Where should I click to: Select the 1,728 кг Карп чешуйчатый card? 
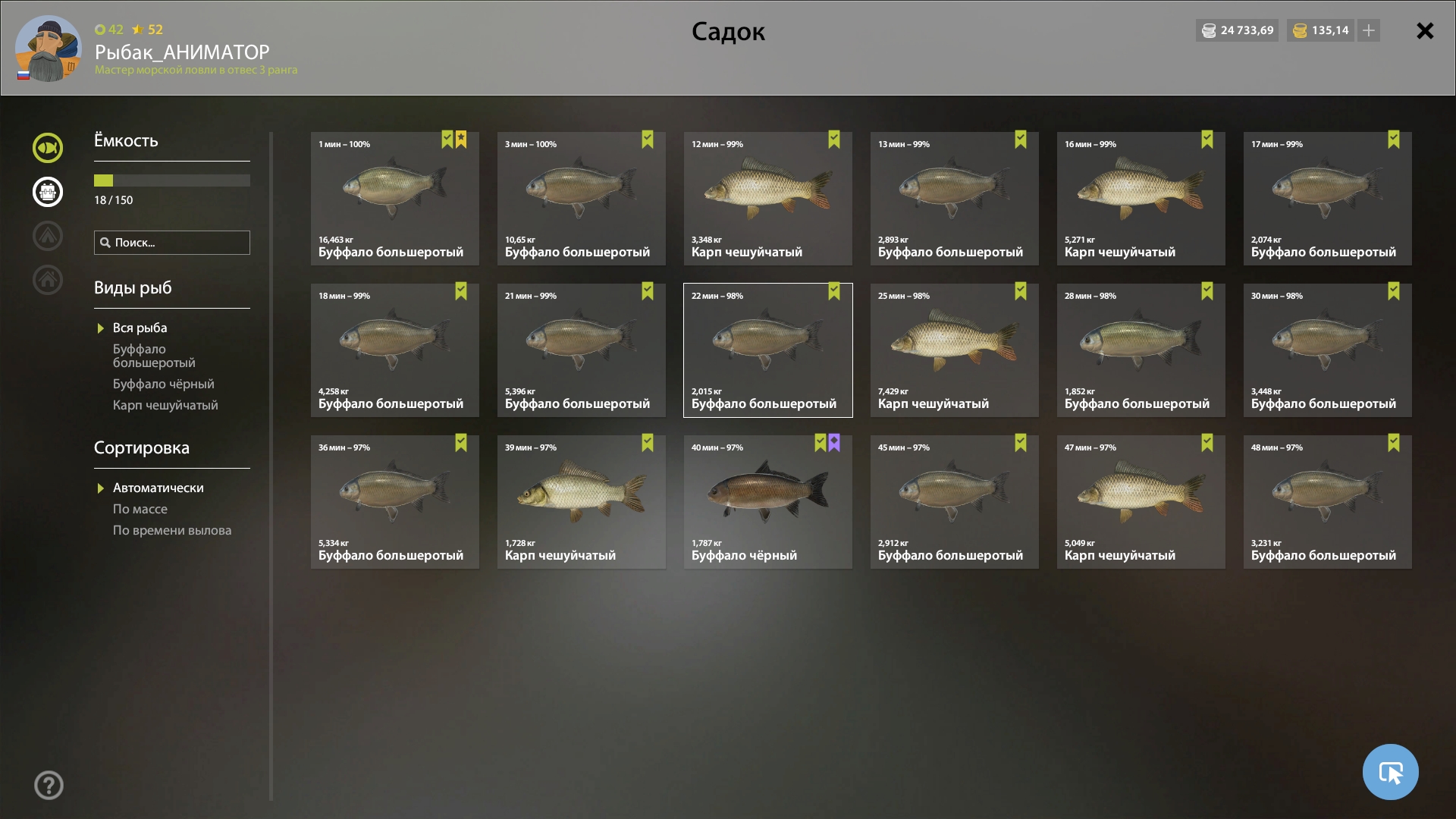581,502
